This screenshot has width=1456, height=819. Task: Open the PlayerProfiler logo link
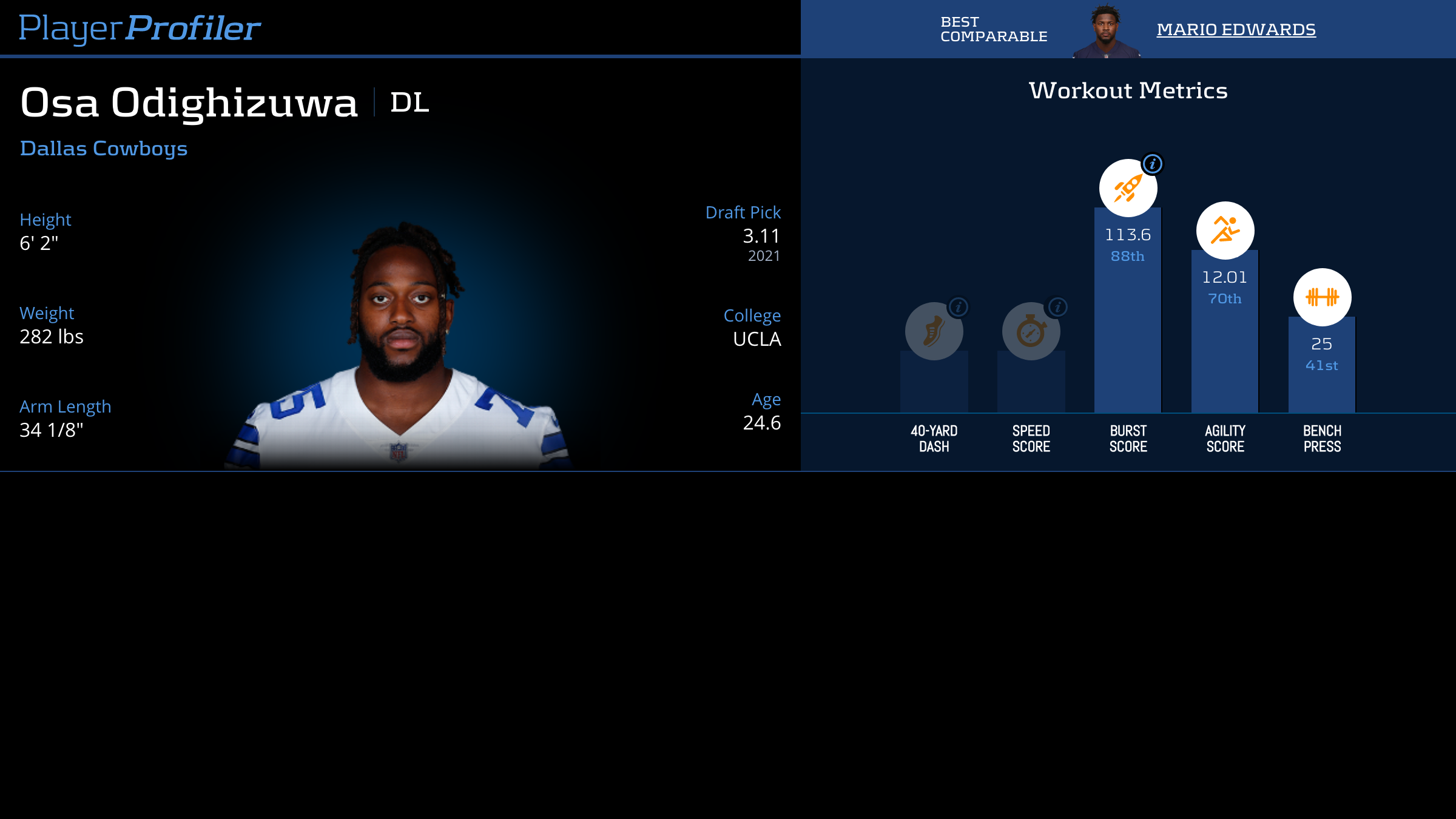pos(140,28)
